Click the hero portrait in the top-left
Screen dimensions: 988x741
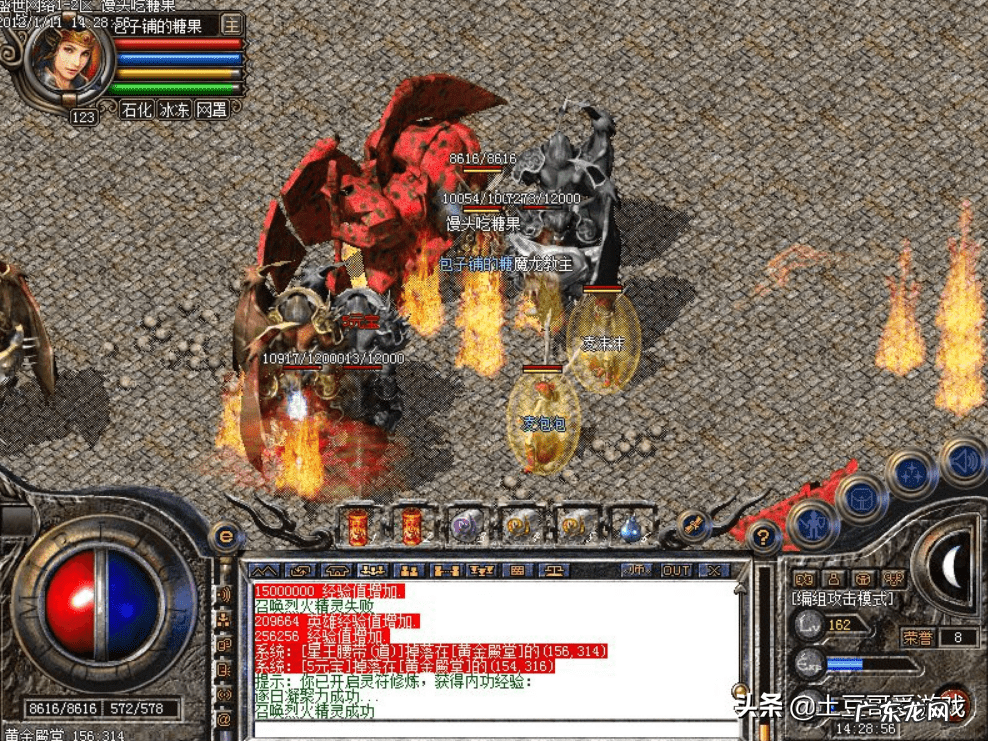click(x=68, y=58)
